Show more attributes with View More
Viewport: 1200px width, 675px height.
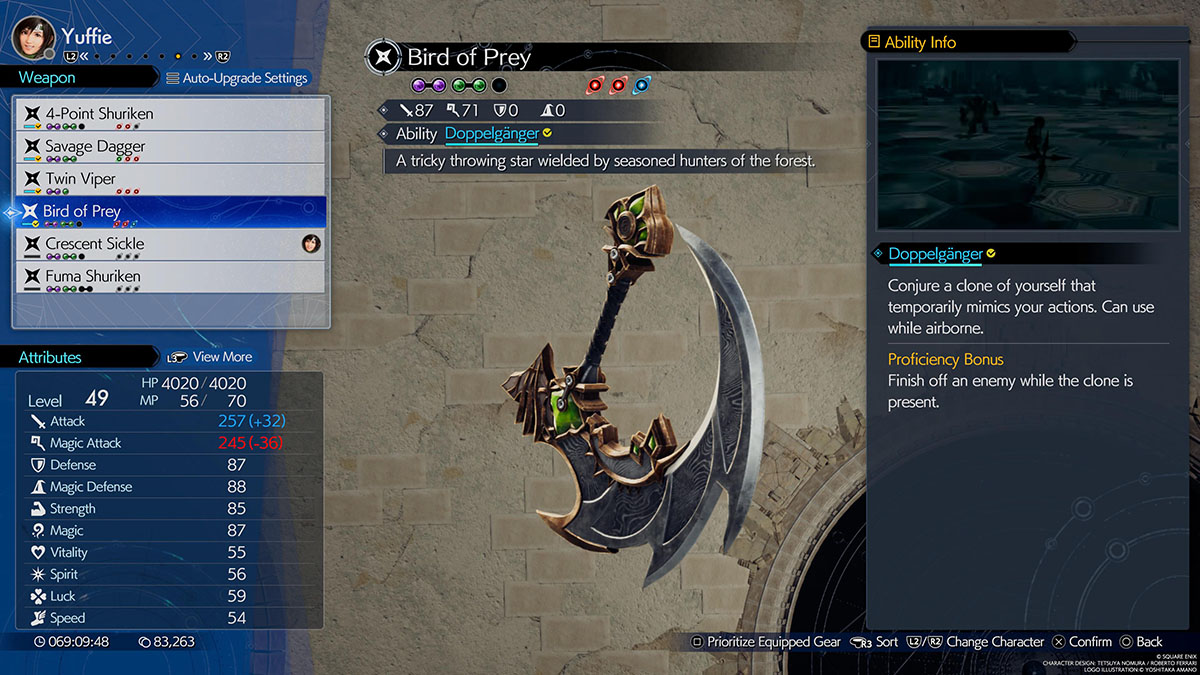(x=211, y=357)
